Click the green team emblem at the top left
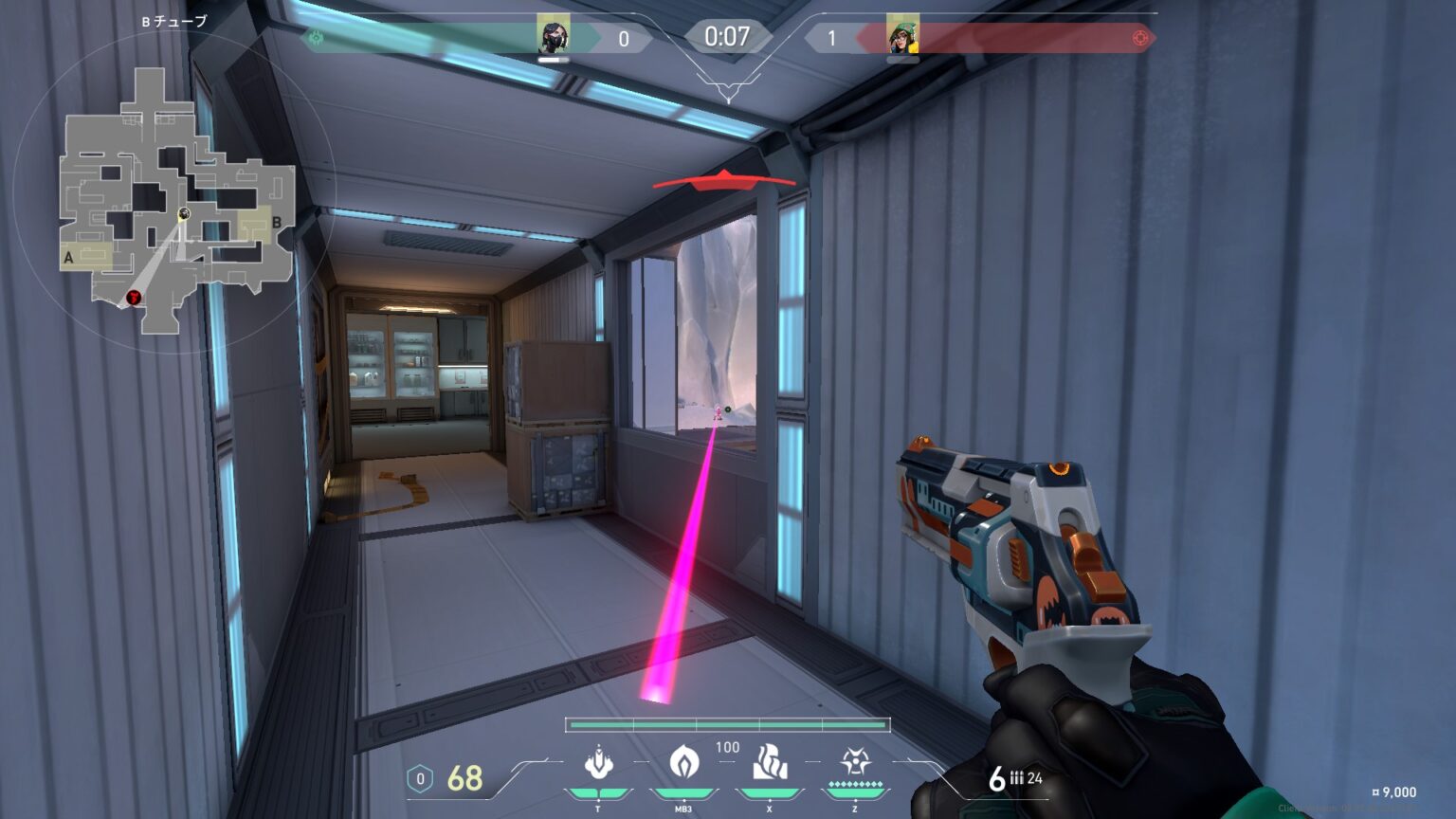The width and height of the screenshot is (1456, 819). 317,38
